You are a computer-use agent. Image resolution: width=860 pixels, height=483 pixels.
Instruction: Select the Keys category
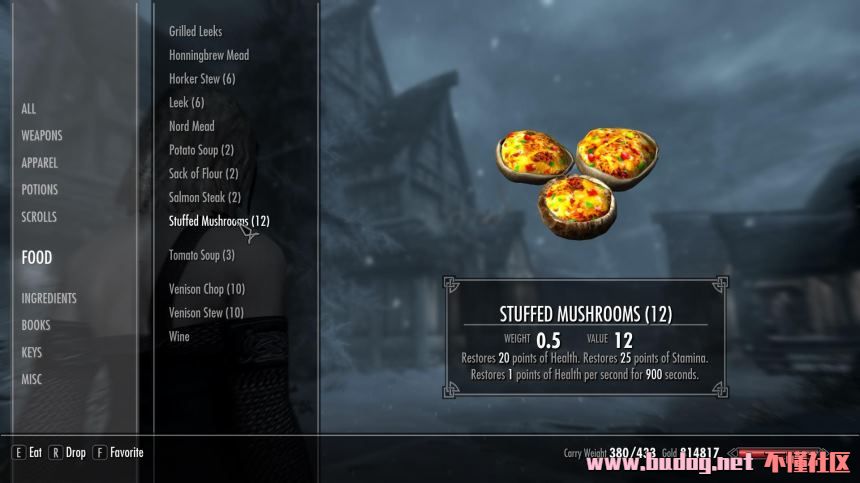(x=33, y=352)
